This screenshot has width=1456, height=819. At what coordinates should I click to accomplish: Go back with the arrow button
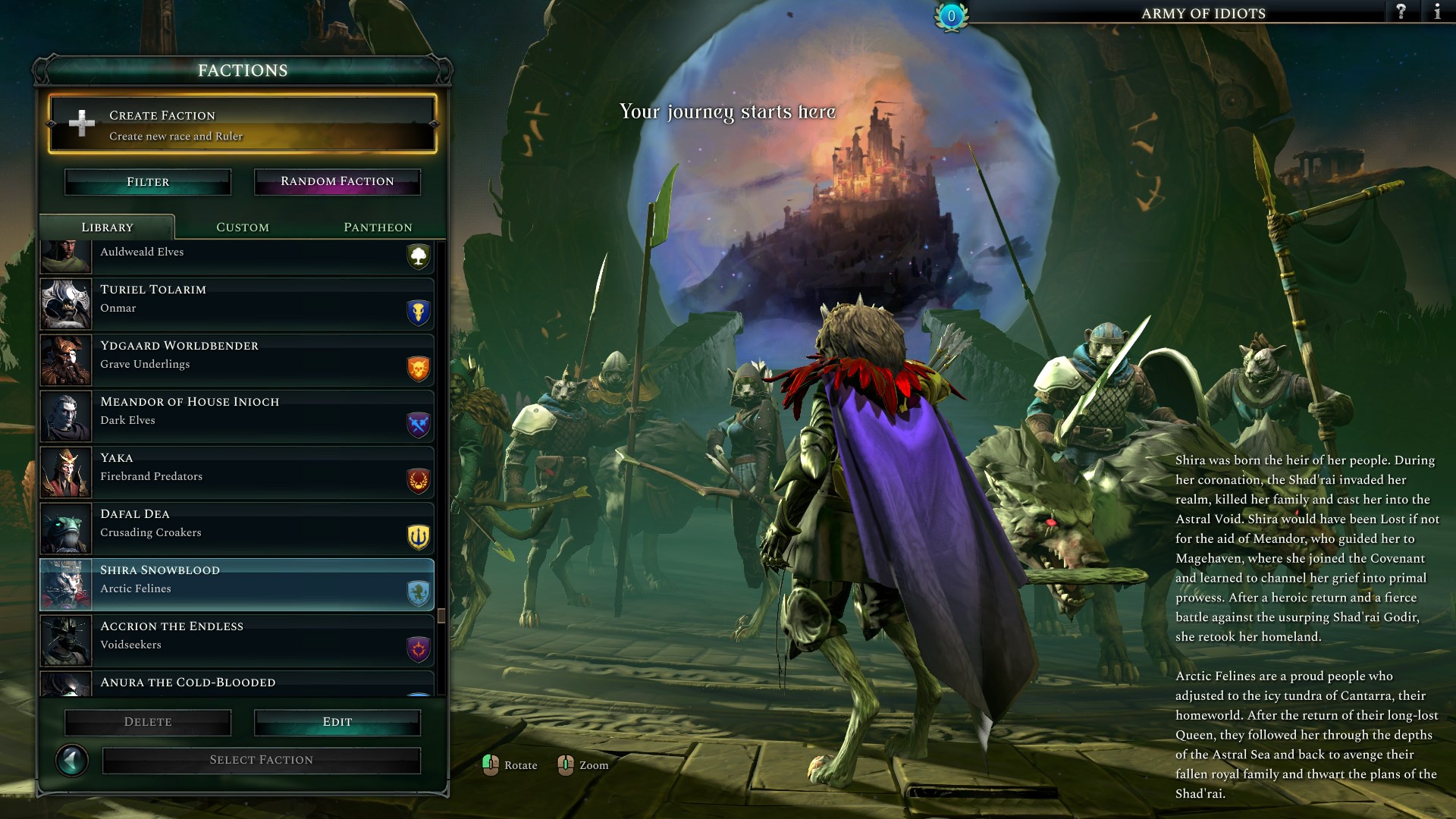point(73,760)
